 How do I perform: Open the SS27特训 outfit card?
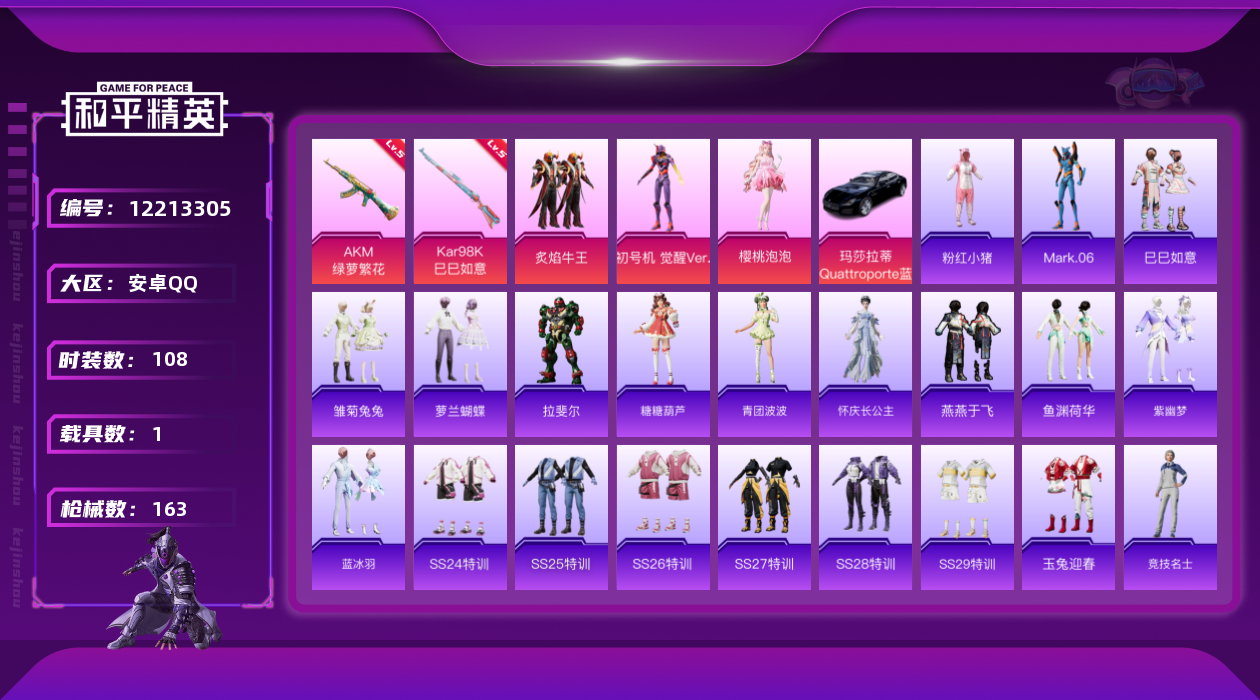pos(764,517)
